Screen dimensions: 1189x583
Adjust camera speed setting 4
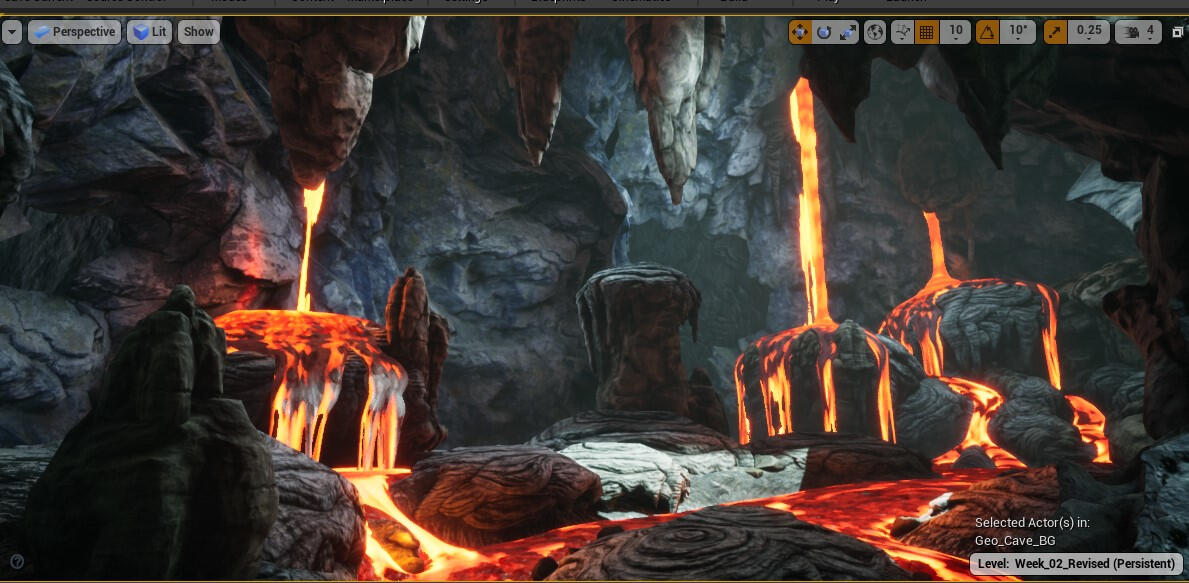[x=1138, y=32]
